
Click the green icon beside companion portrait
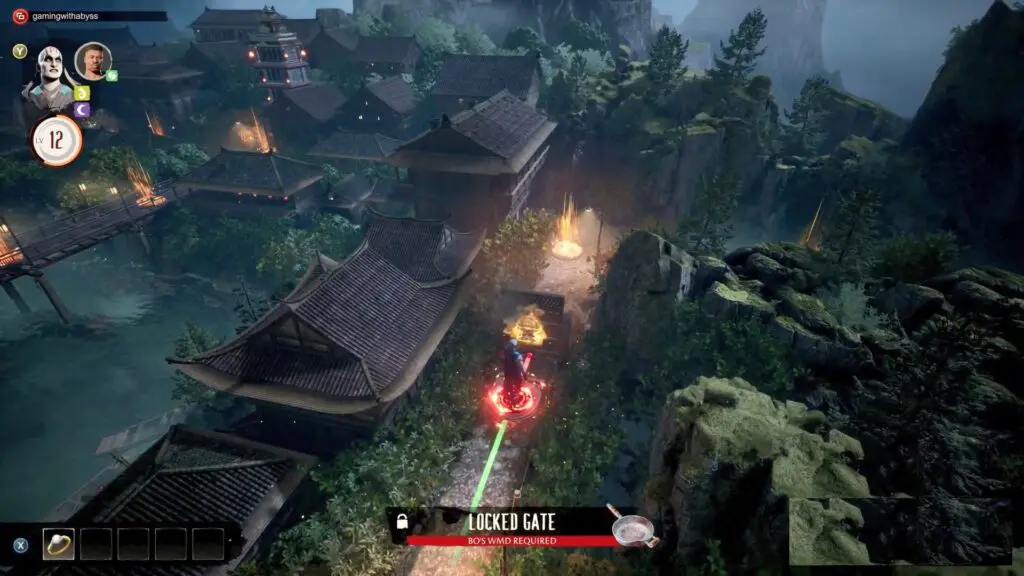click(112, 75)
